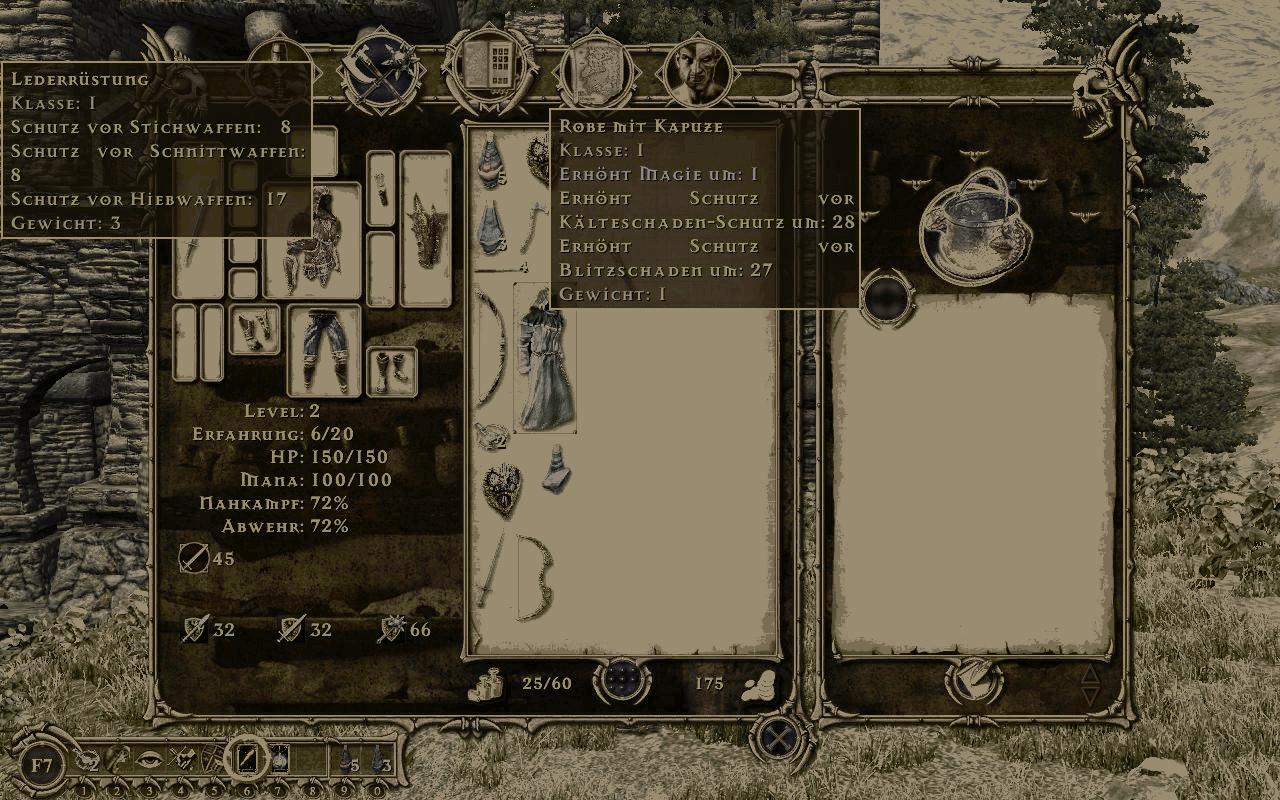Select the equipped gloves slot
This screenshot has width=1280, height=800.
254,330
